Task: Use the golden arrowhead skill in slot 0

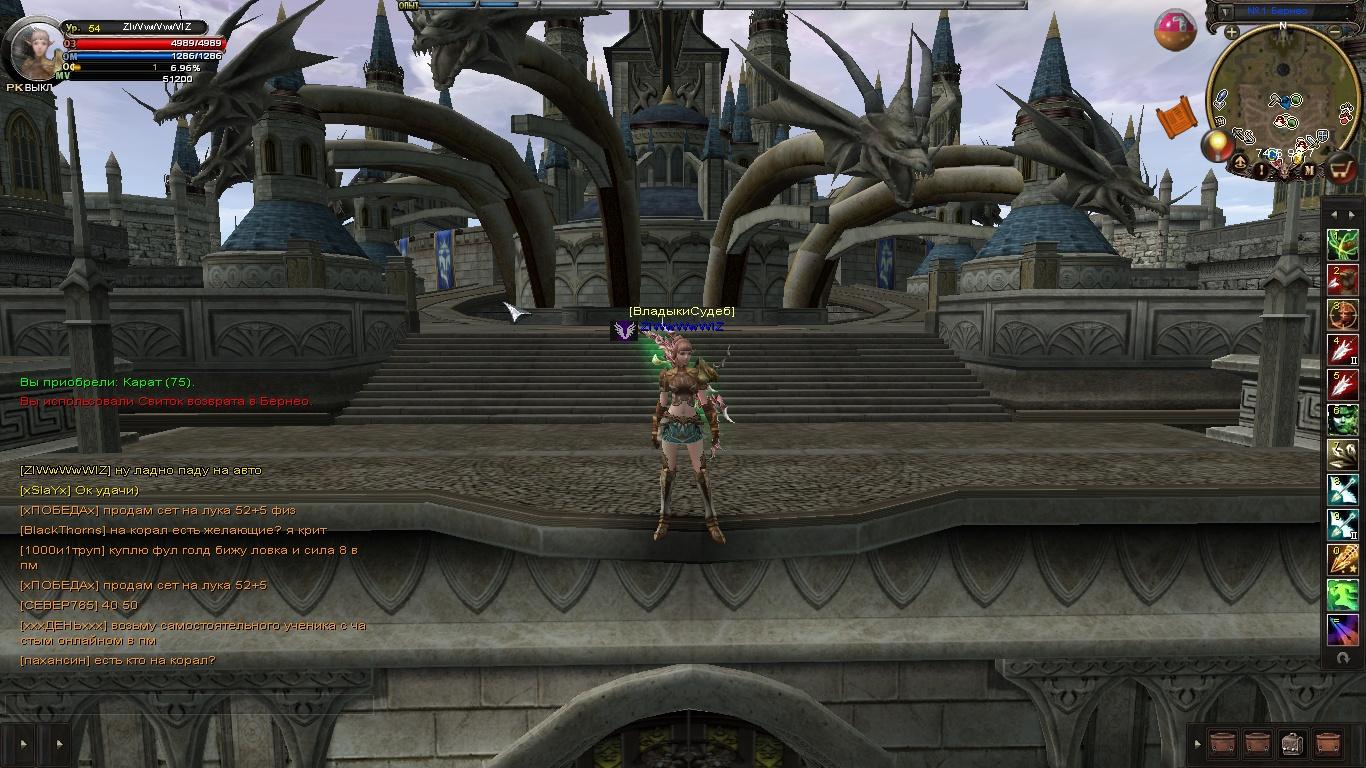Action: pyautogui.click(x=1342, y=558)
